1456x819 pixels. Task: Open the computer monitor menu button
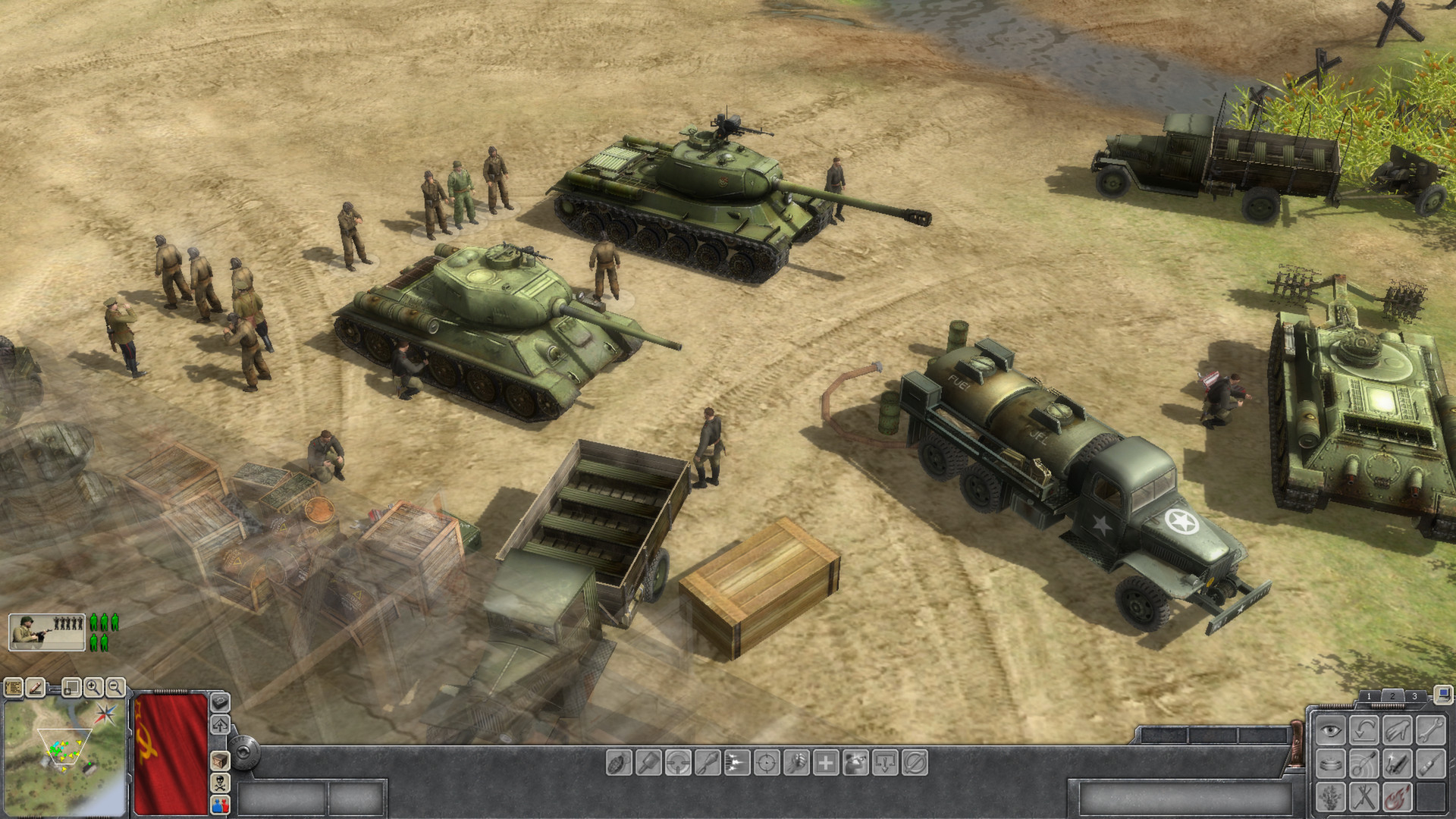click(x=1443, y=693)
